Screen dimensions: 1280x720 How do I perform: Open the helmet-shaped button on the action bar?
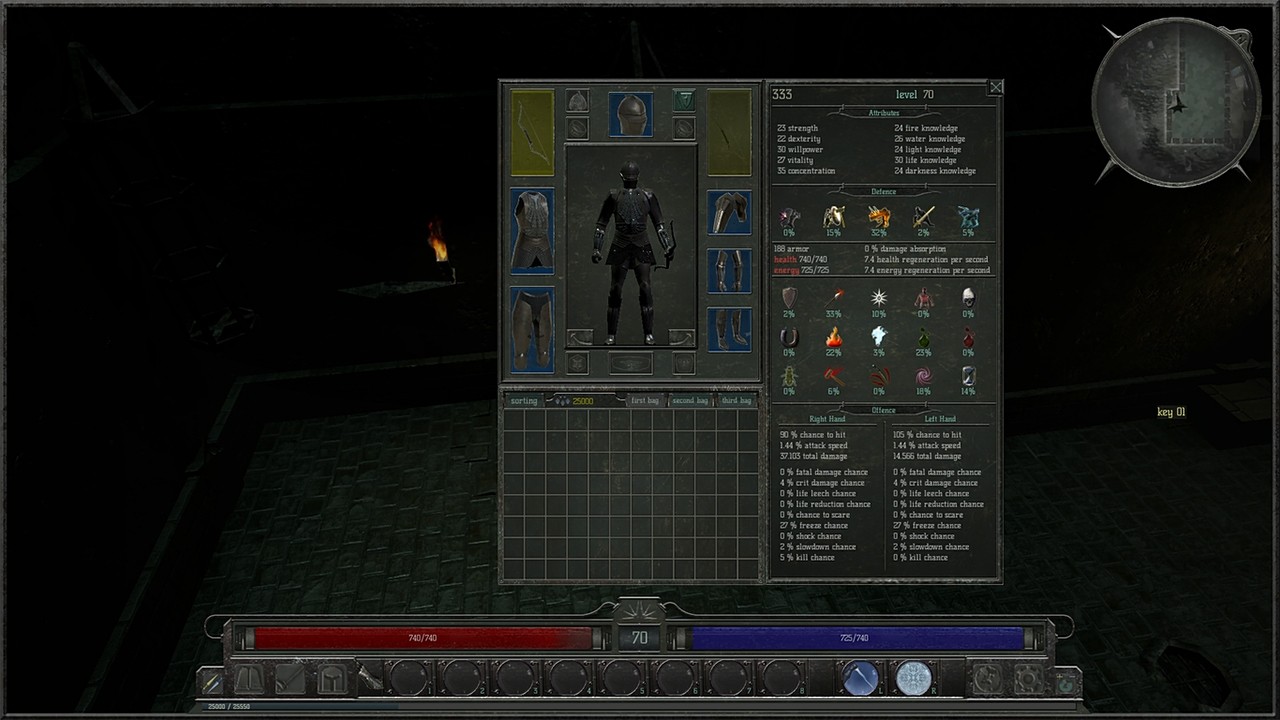click(x=331, y=679)
